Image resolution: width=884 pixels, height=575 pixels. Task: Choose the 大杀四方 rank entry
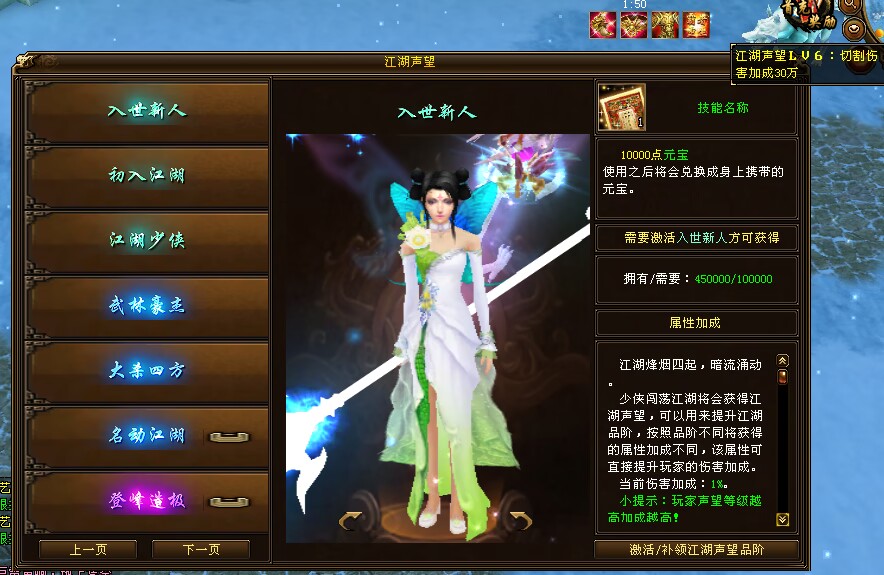(x=147, y=371)
